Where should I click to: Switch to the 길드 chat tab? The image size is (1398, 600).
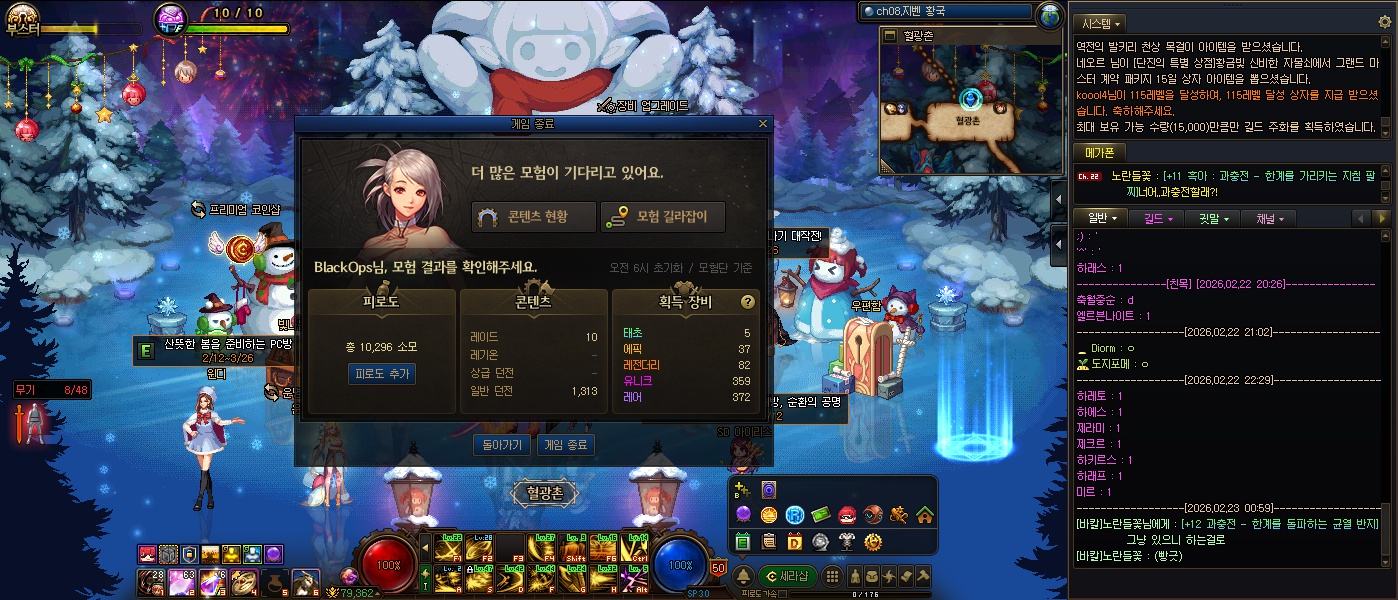pos(1158,218)
